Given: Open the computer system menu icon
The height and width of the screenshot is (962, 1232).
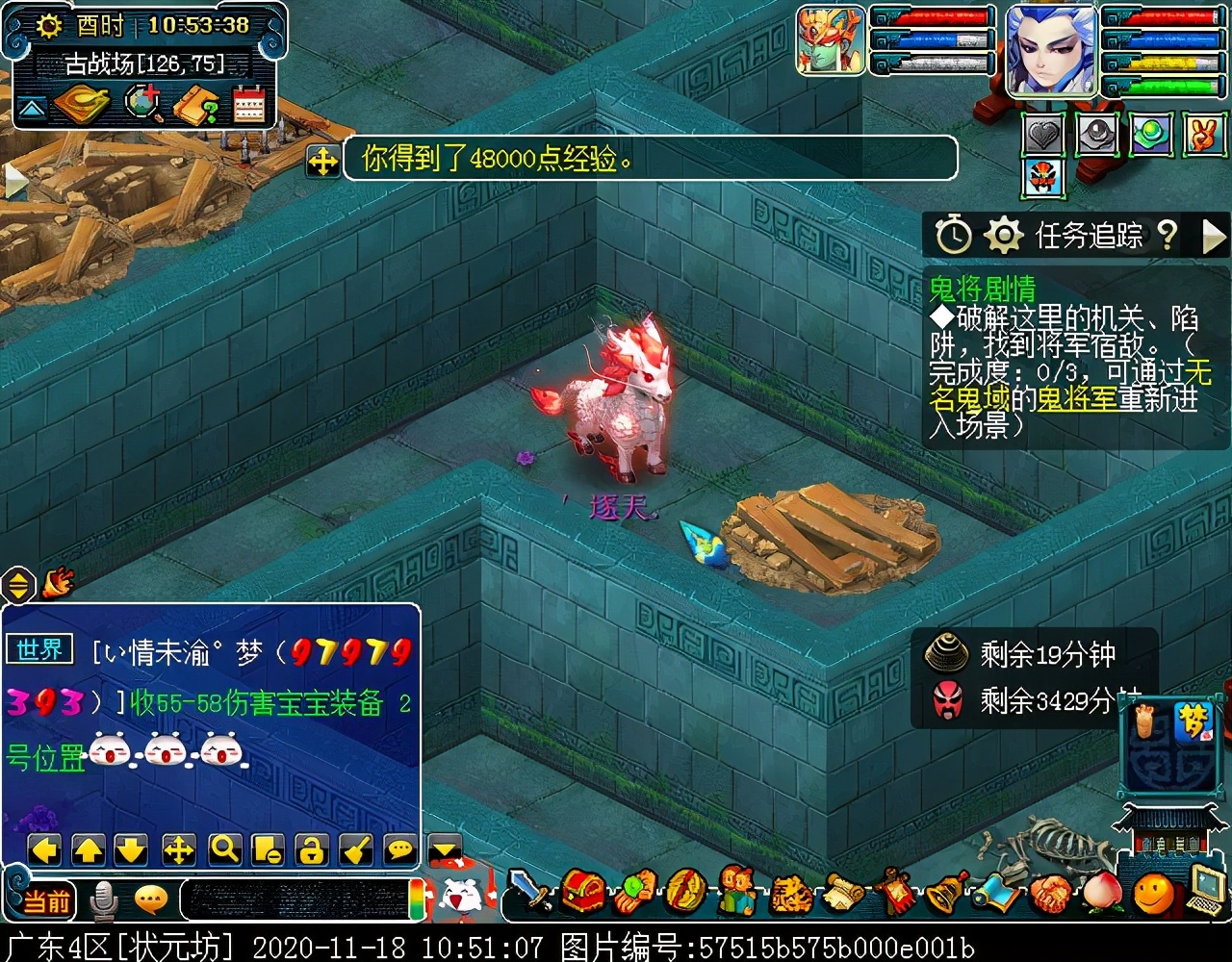Looking at the screenshot, I should (x=1206, y=888).
